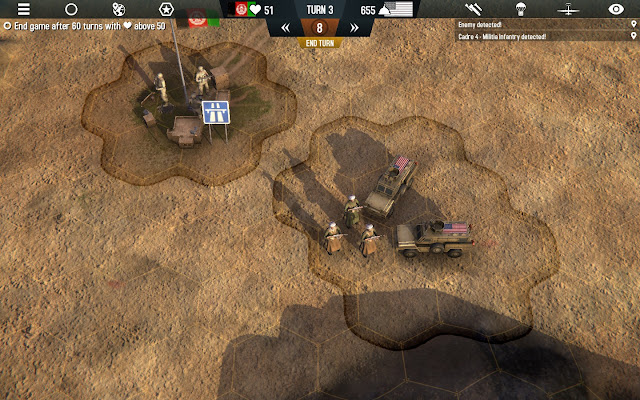Call the aircraft support icon
The height and width of the screenshot is (400, 640).
[568, 9]
